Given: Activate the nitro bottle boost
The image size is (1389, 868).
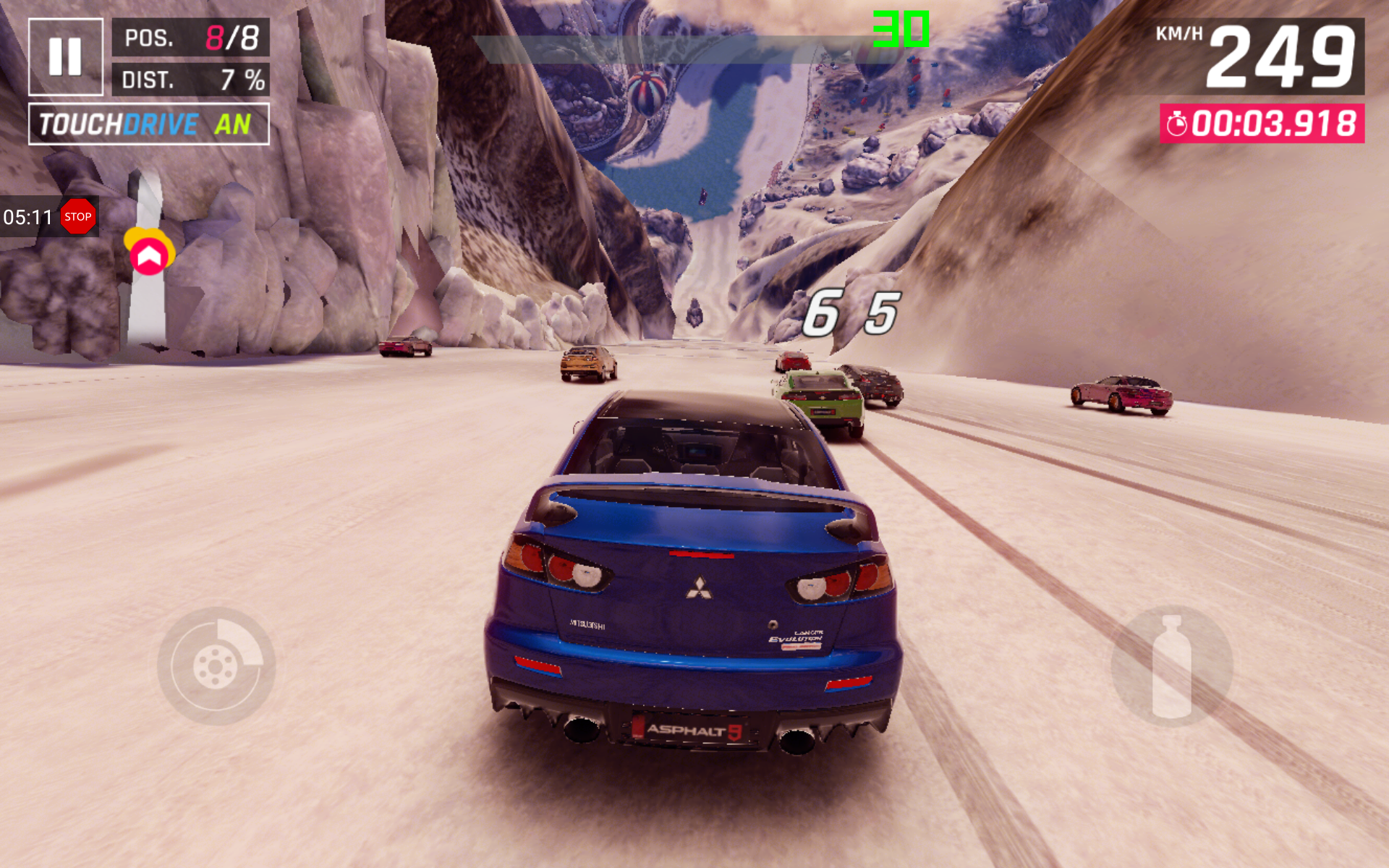Looking at the screenshot, I should click(1171, 666).
